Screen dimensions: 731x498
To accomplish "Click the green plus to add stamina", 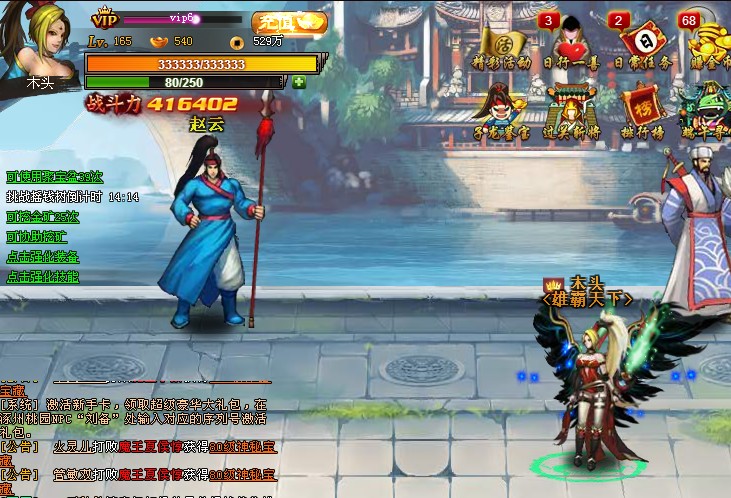I will coord(299,82).
